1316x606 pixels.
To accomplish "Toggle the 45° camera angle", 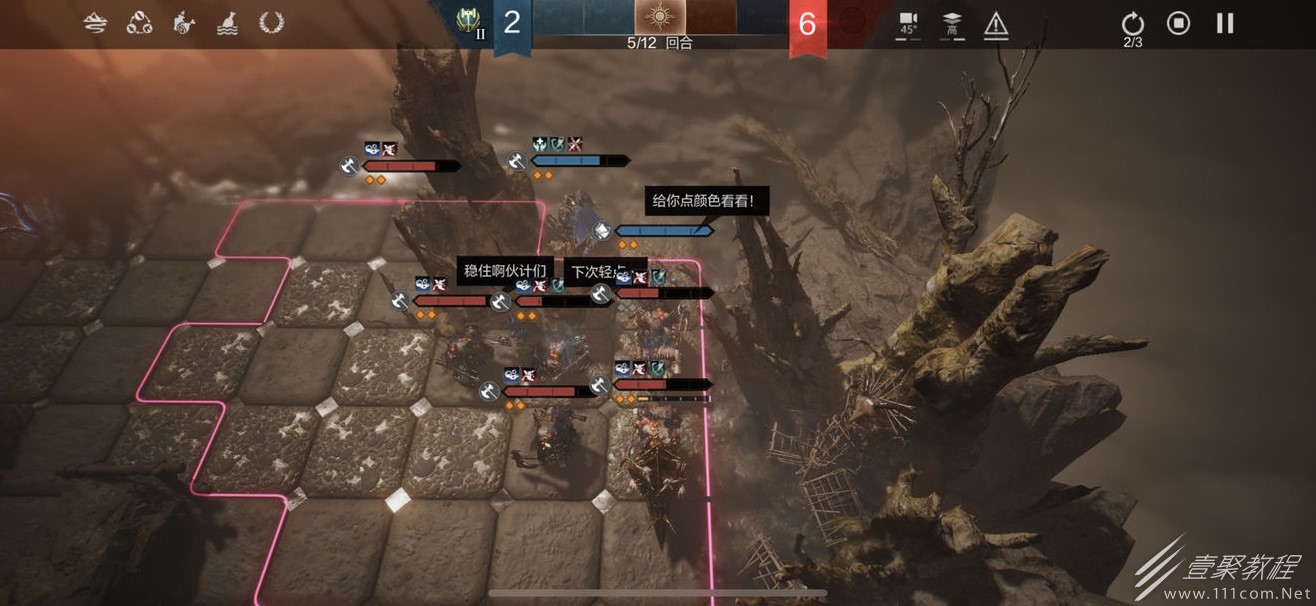I will pyautogui.click(x=908, y=24).
